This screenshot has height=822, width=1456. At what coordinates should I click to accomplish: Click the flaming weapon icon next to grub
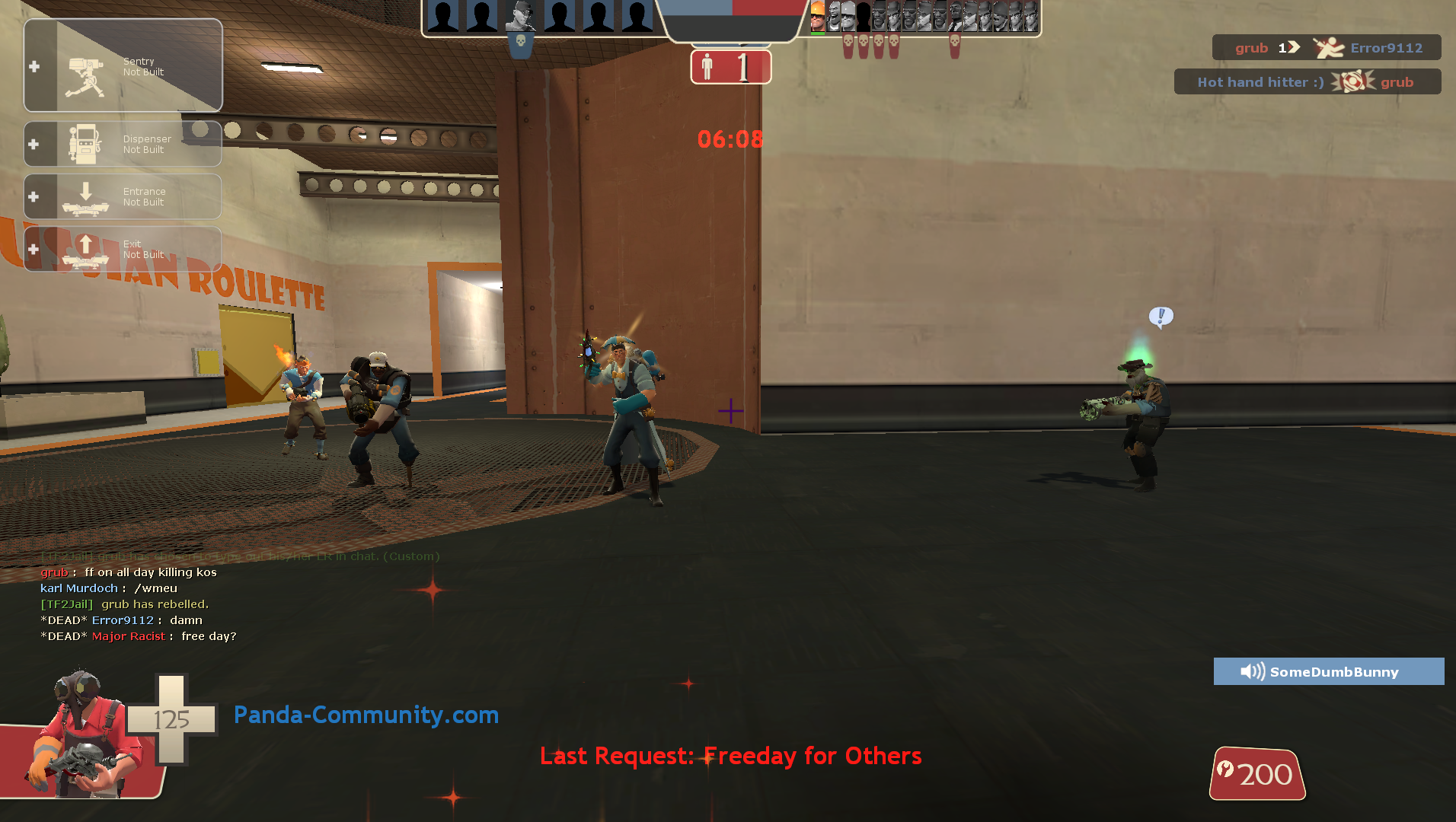tap(1351, 81)
